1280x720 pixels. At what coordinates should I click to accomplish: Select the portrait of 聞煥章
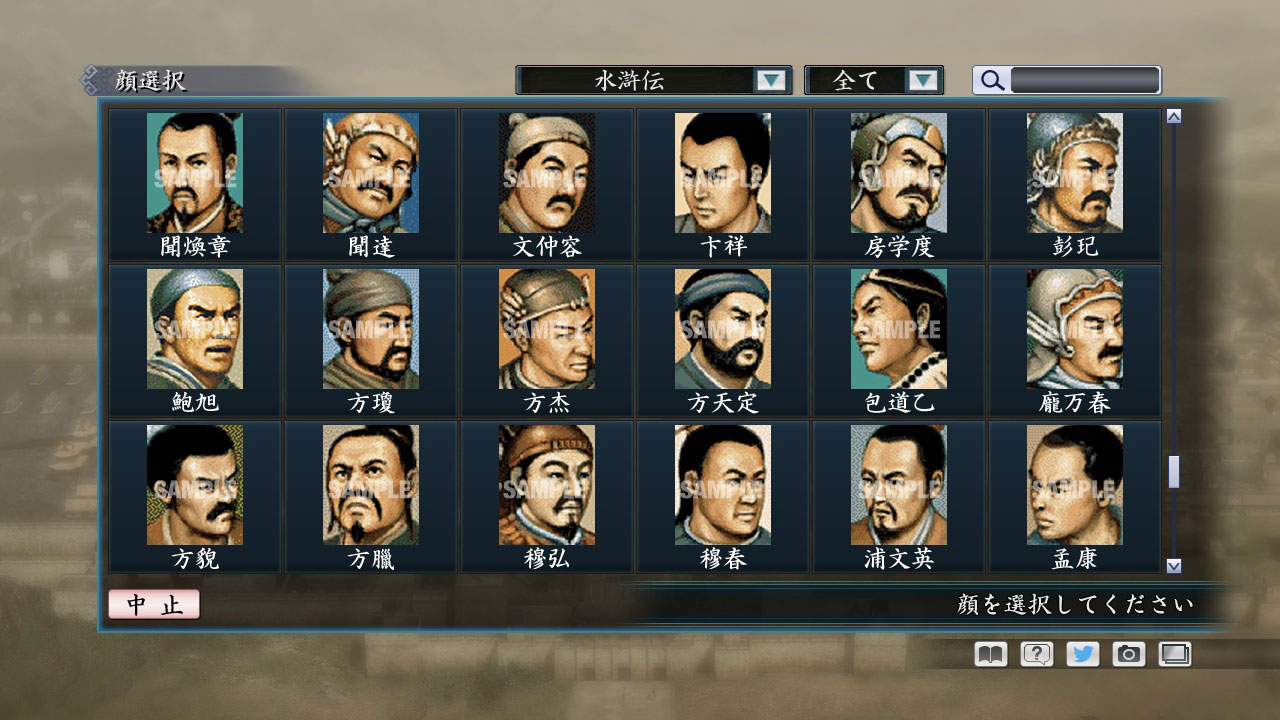[x=194, y=171]
